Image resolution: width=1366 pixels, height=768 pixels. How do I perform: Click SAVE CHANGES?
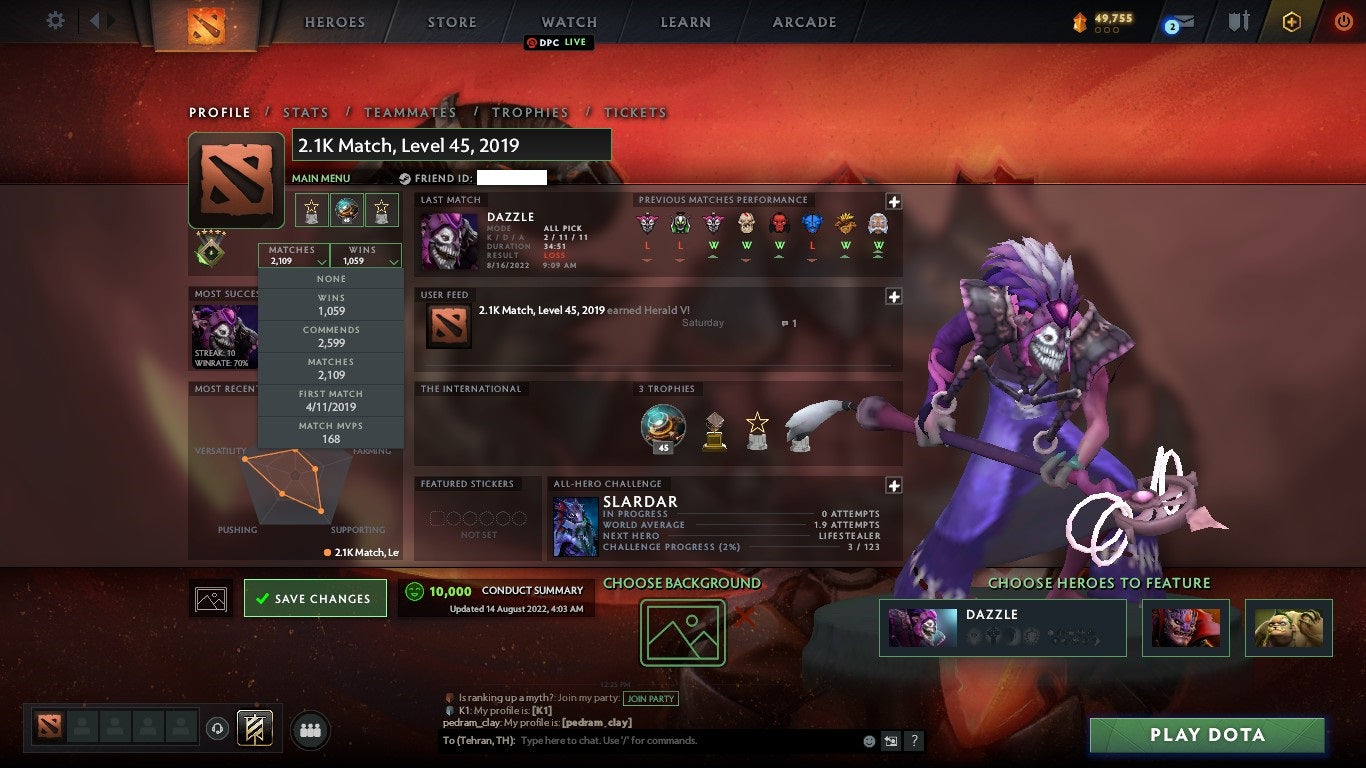point(314,597)
